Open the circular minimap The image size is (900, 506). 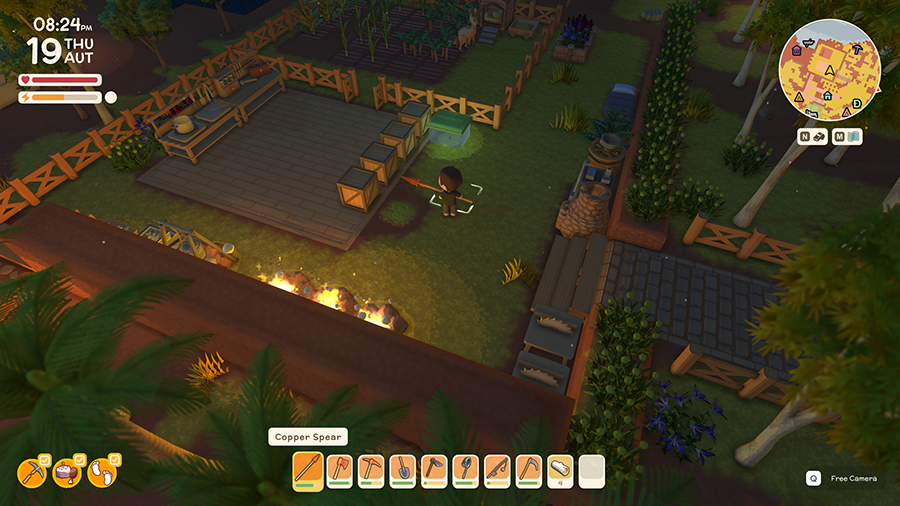coord(829,69)
